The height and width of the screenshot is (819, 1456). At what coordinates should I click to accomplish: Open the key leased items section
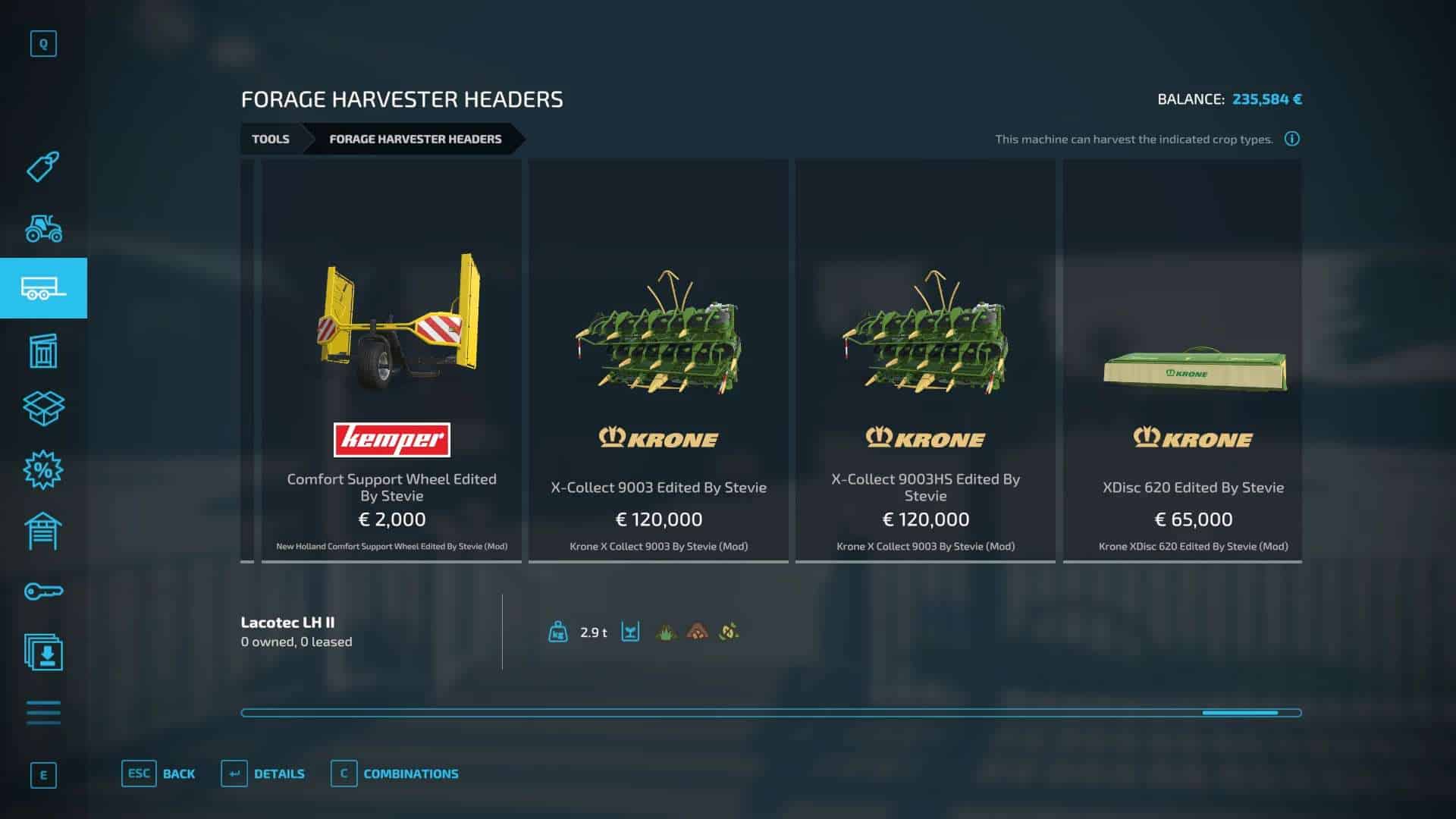click(x=43, y=591)
